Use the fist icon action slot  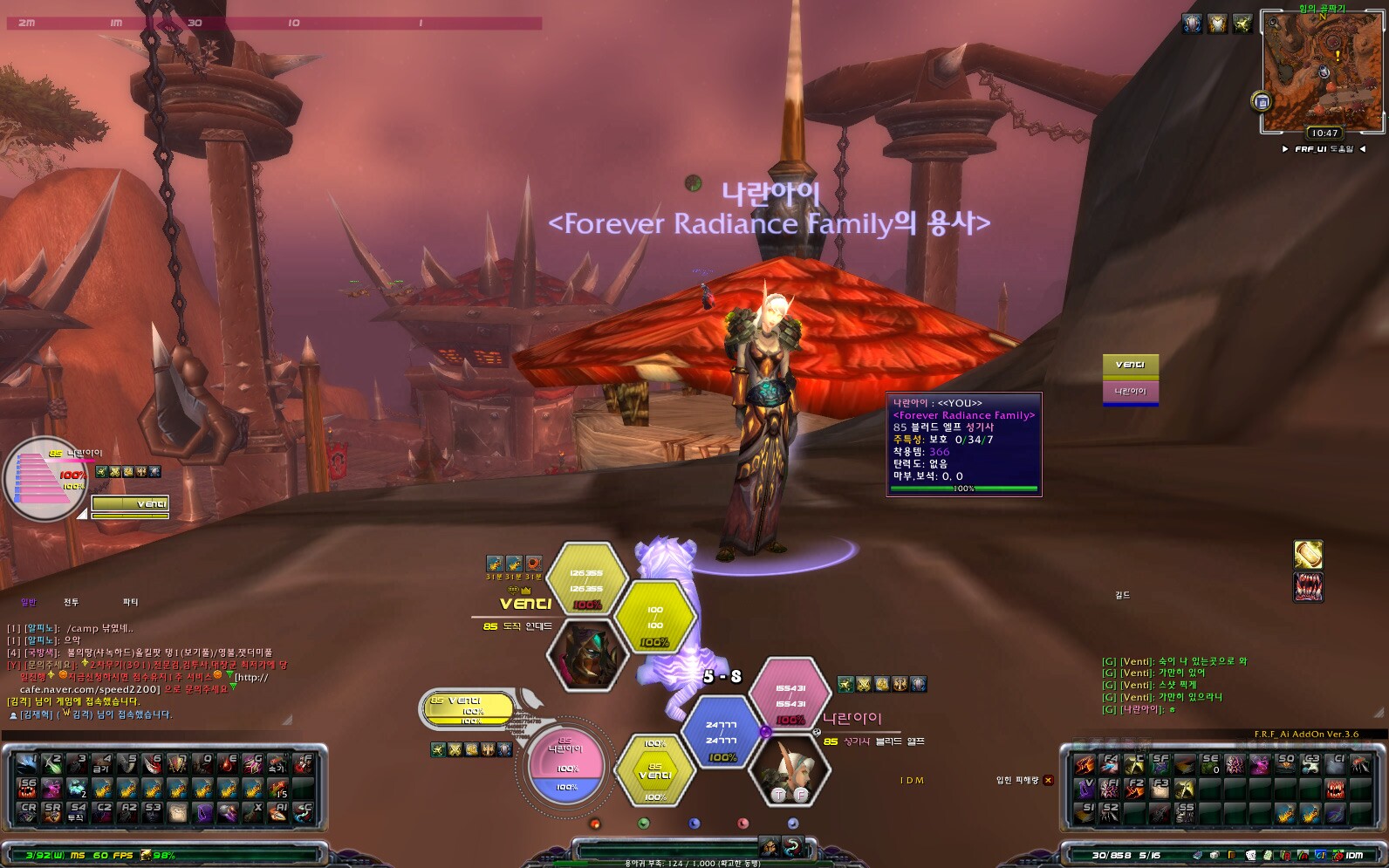coord(177,813)
